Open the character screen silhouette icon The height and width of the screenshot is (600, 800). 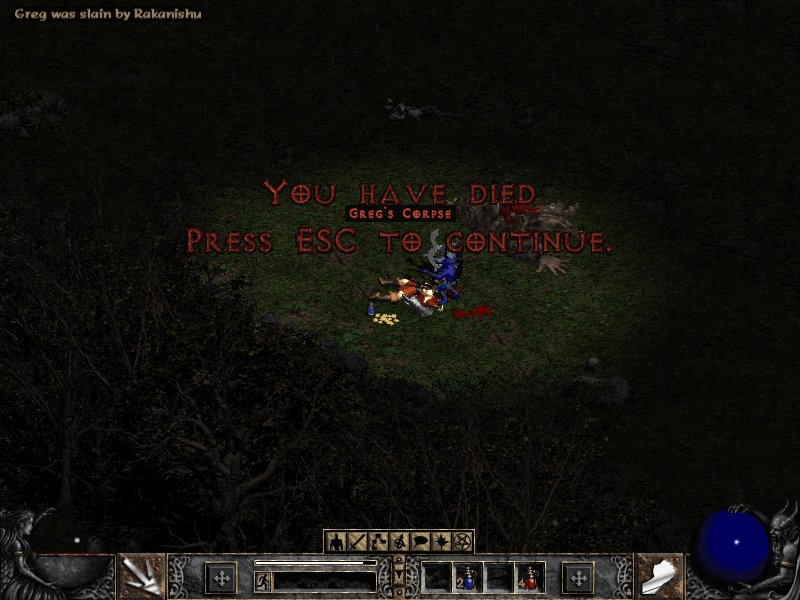pyautogui.click(x=336, y=541)
